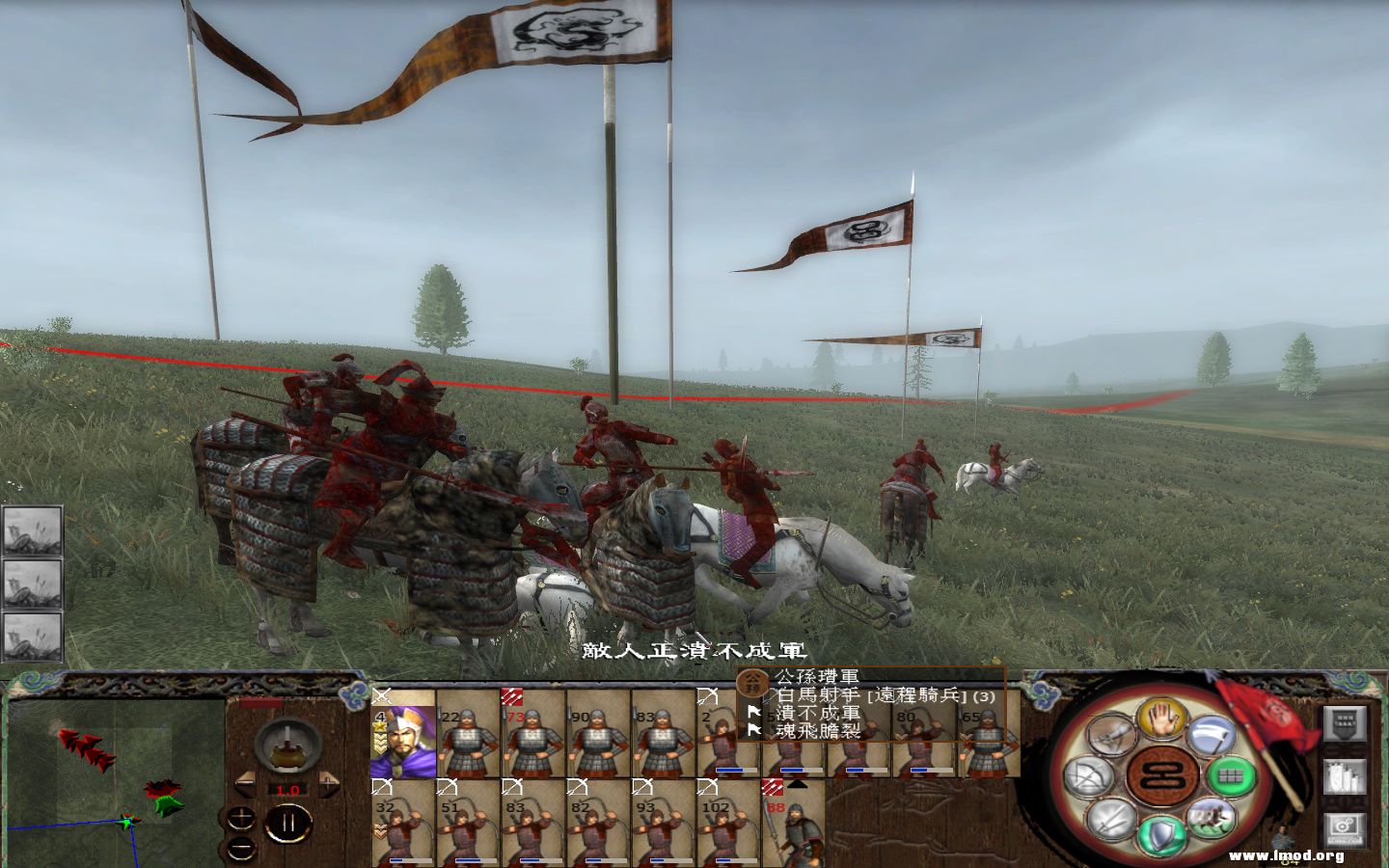Slow down time with the round minus button

241,848
